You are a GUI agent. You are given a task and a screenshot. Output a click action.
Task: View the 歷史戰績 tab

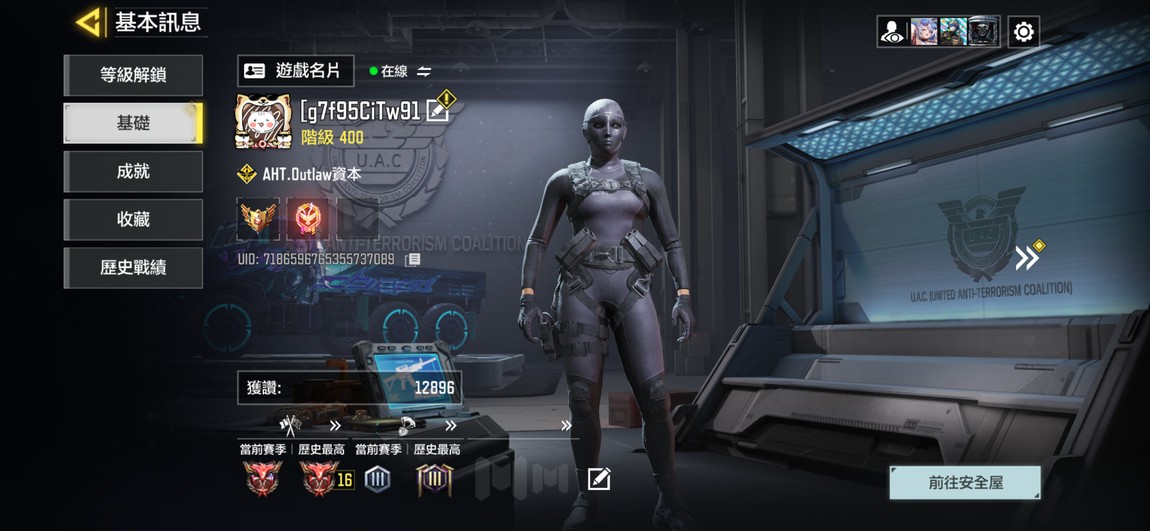[133, 267]
